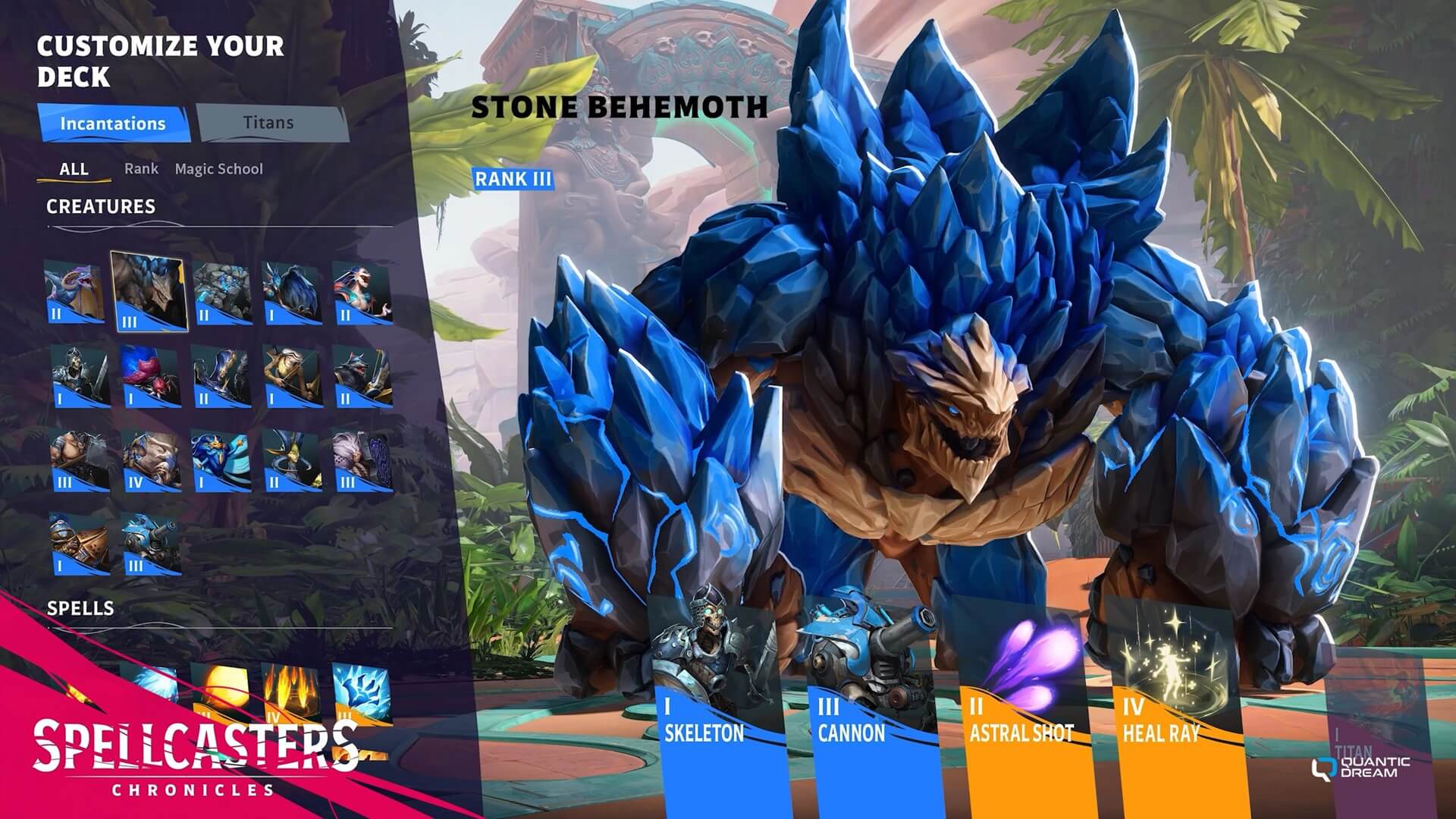Filter incantations by Rank
Image resolution: width=1456 pixels, height=819 pixels.
(x=141, y=168)
